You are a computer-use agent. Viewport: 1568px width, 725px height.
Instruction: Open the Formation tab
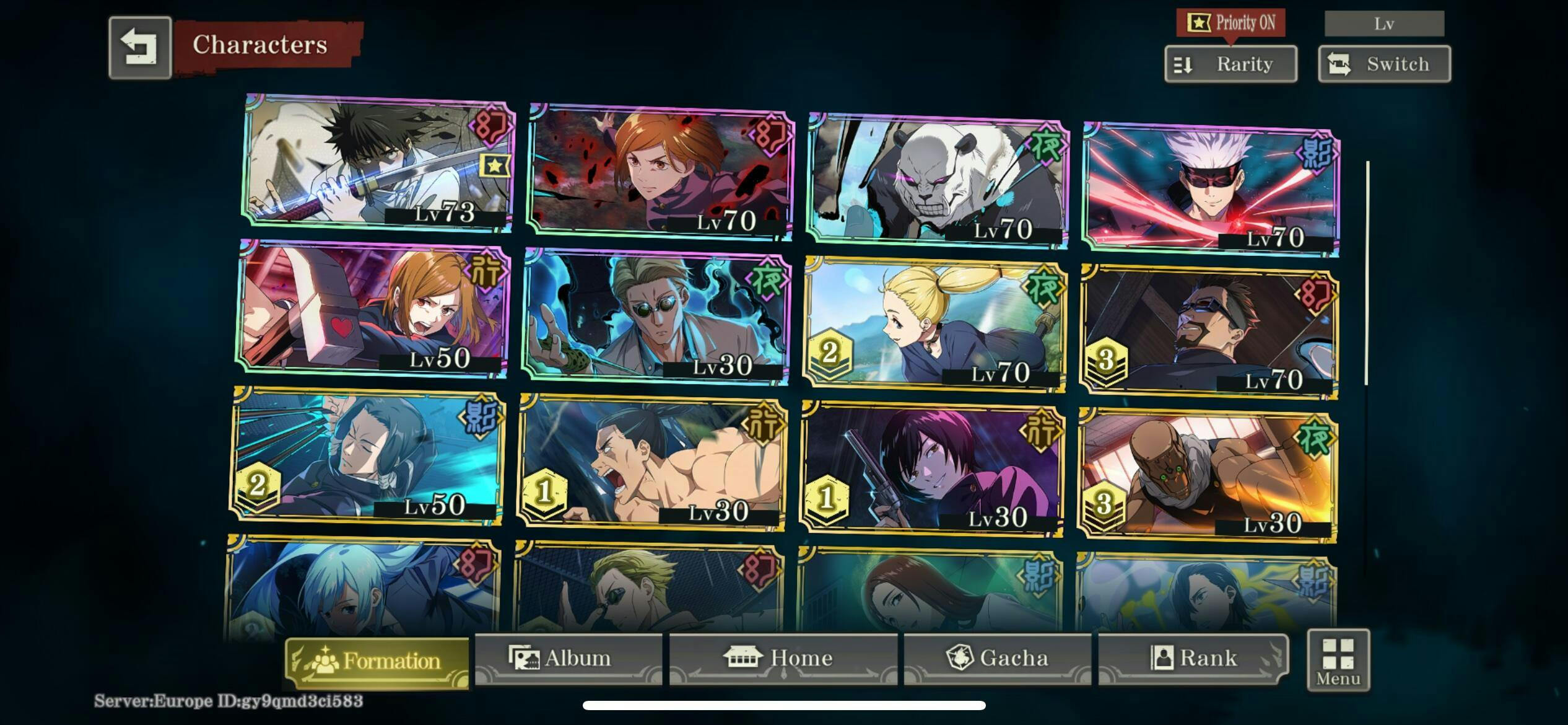click(377, 661)
